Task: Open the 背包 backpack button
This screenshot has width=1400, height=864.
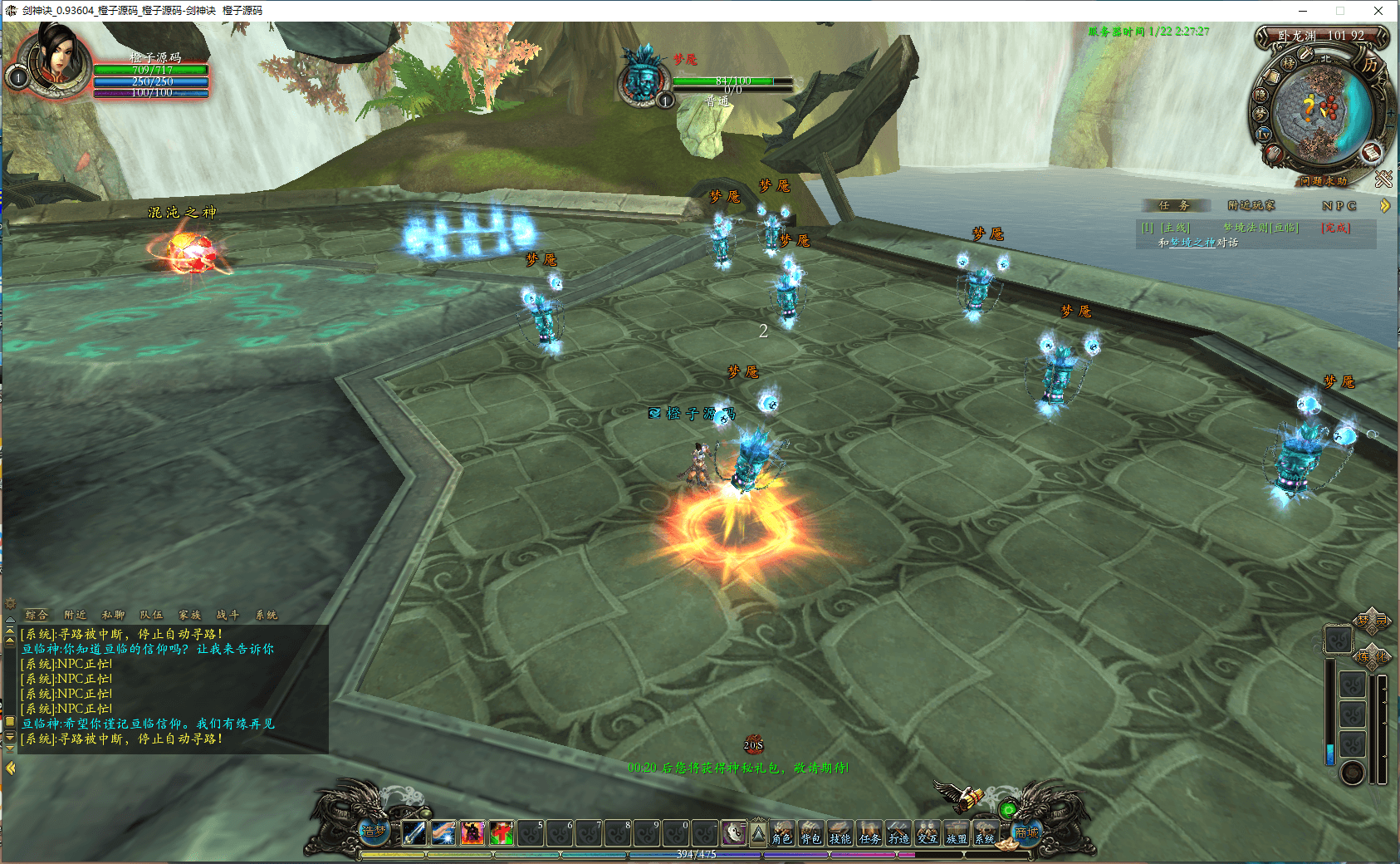Action: (x=810, y=833)
